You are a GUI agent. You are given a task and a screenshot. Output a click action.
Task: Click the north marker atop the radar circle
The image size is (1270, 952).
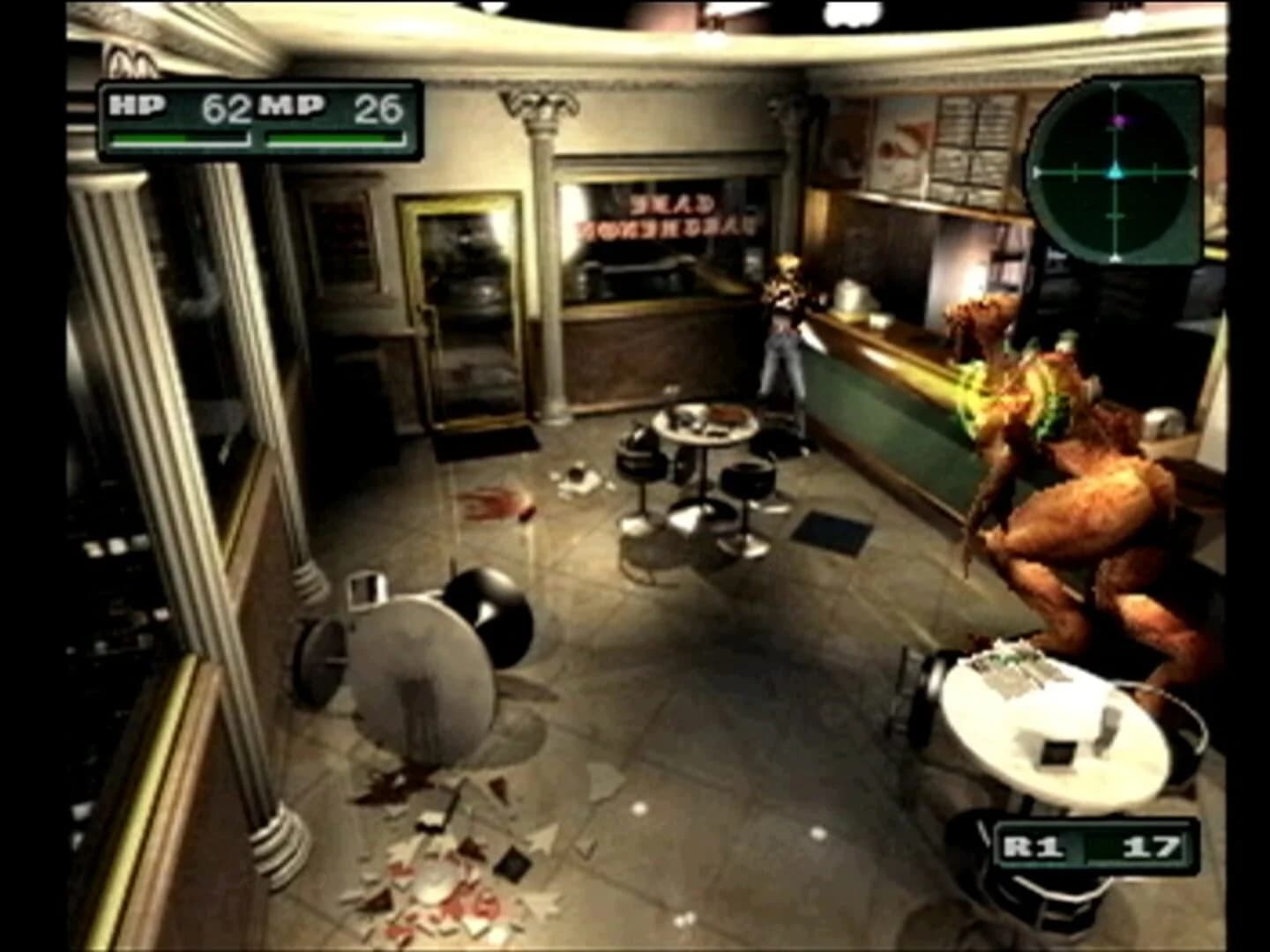[x=1115, y=86]
